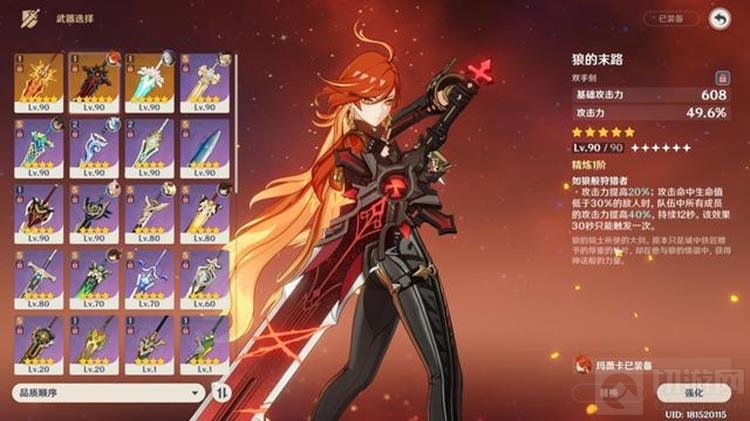Click the 替换 switch weapon button
The image size is (750, 421).
[x=610, y=393]
